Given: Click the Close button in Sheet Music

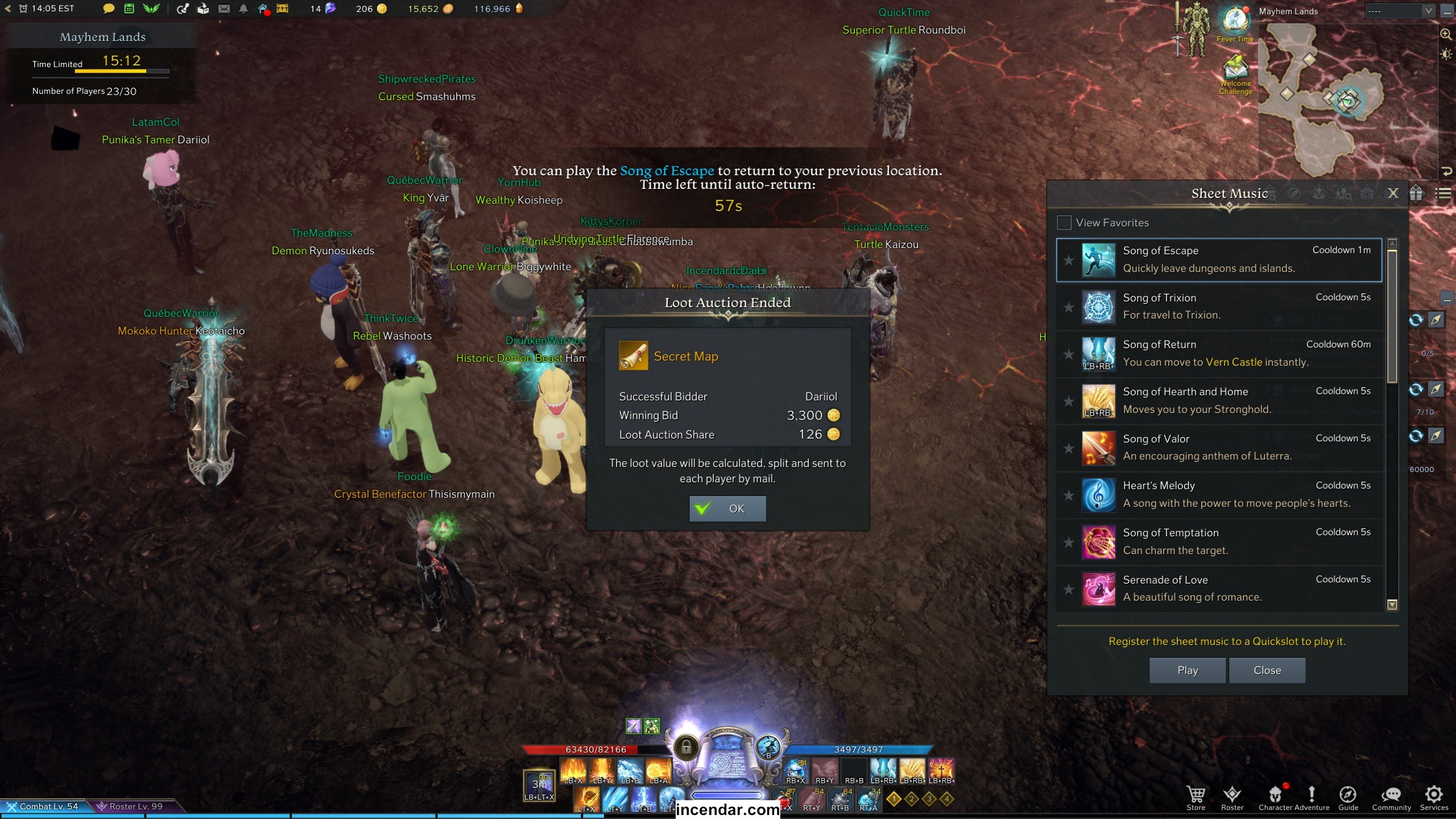Looking at the screenshot, I should [x=1267, y=671].
